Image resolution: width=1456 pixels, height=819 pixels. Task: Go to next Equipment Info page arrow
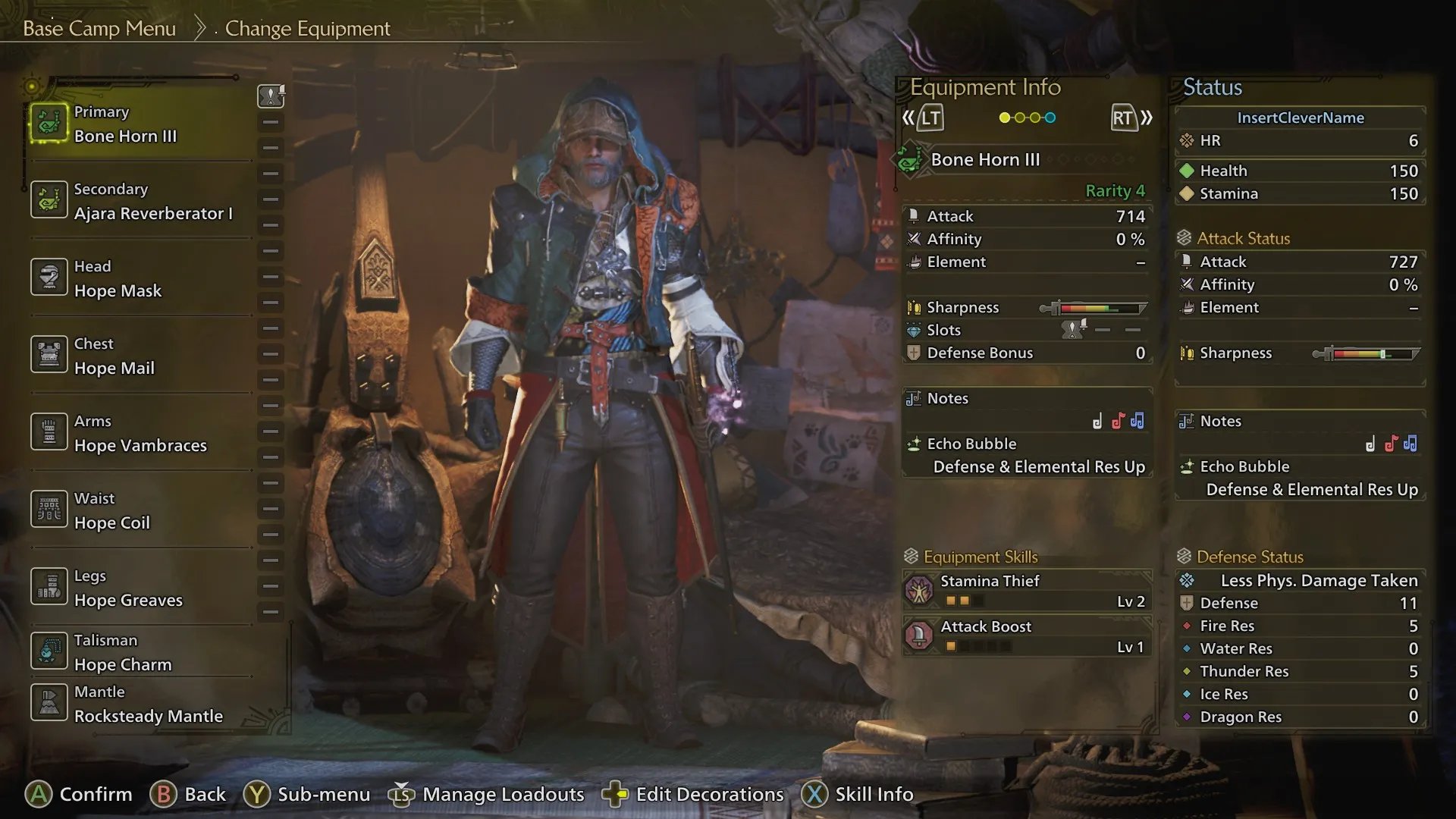(1131, 118)
